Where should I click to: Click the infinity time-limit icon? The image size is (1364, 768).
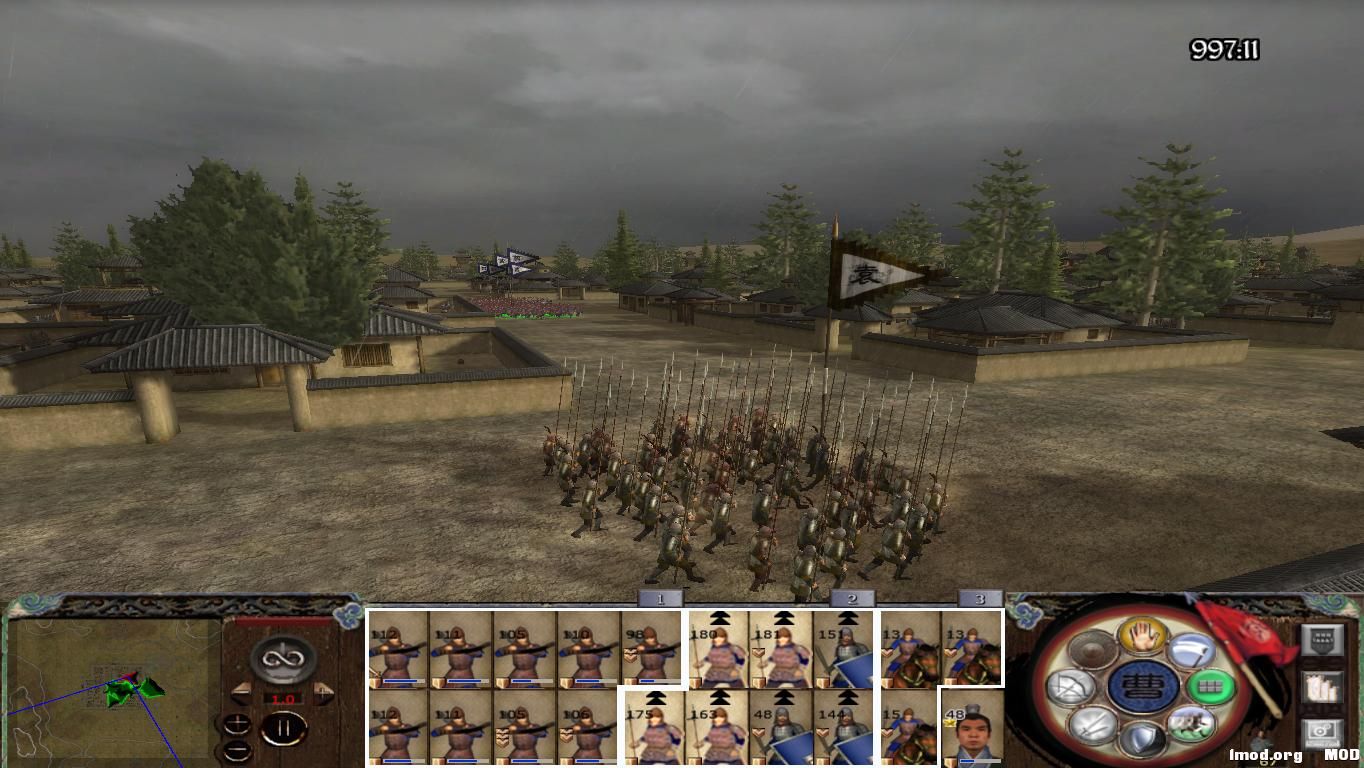pyautogui.click(x=281, y=659)
